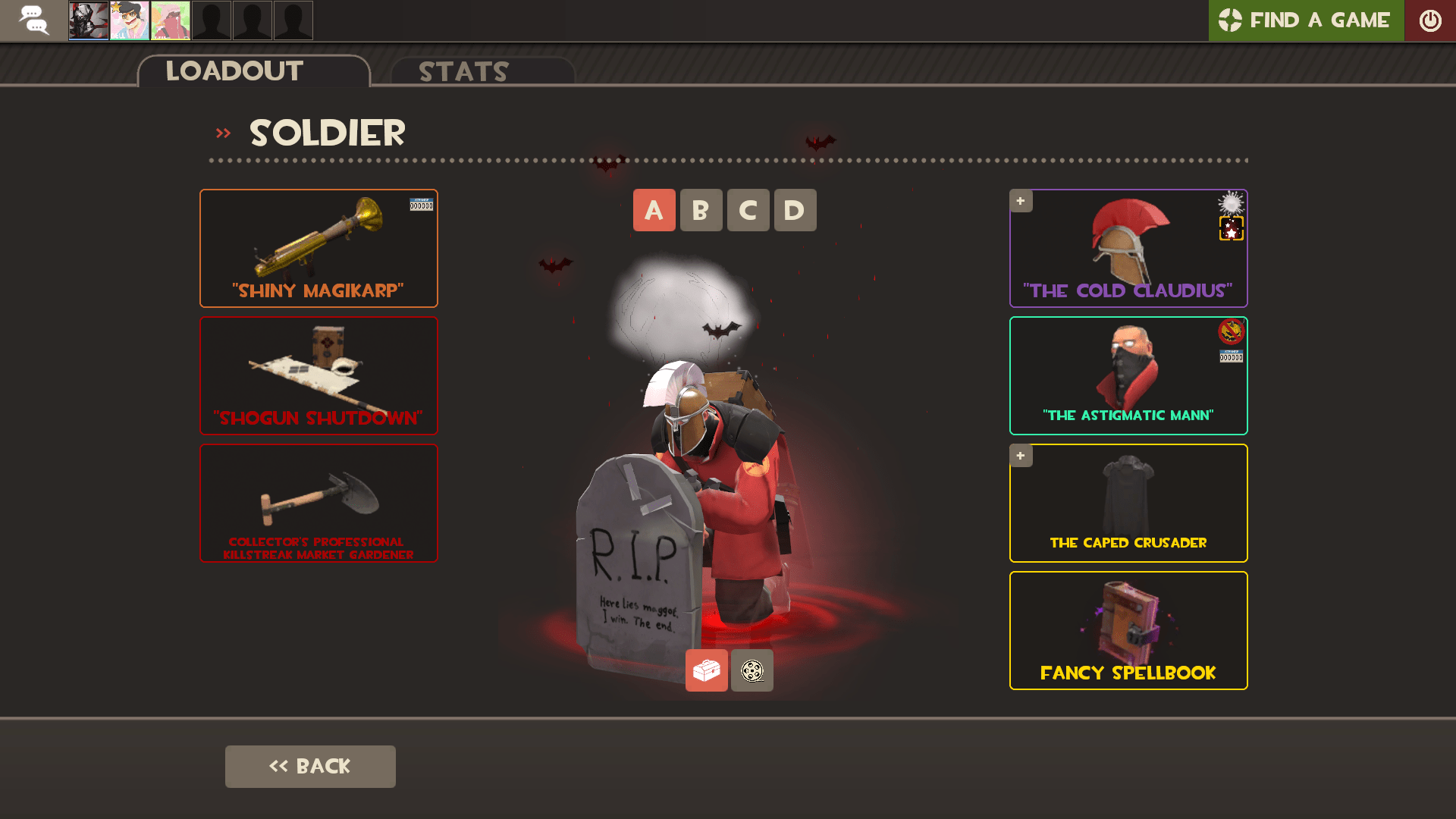Open the chat speech bubble icon
This screenshot has width=1456, height=819.
33,20
